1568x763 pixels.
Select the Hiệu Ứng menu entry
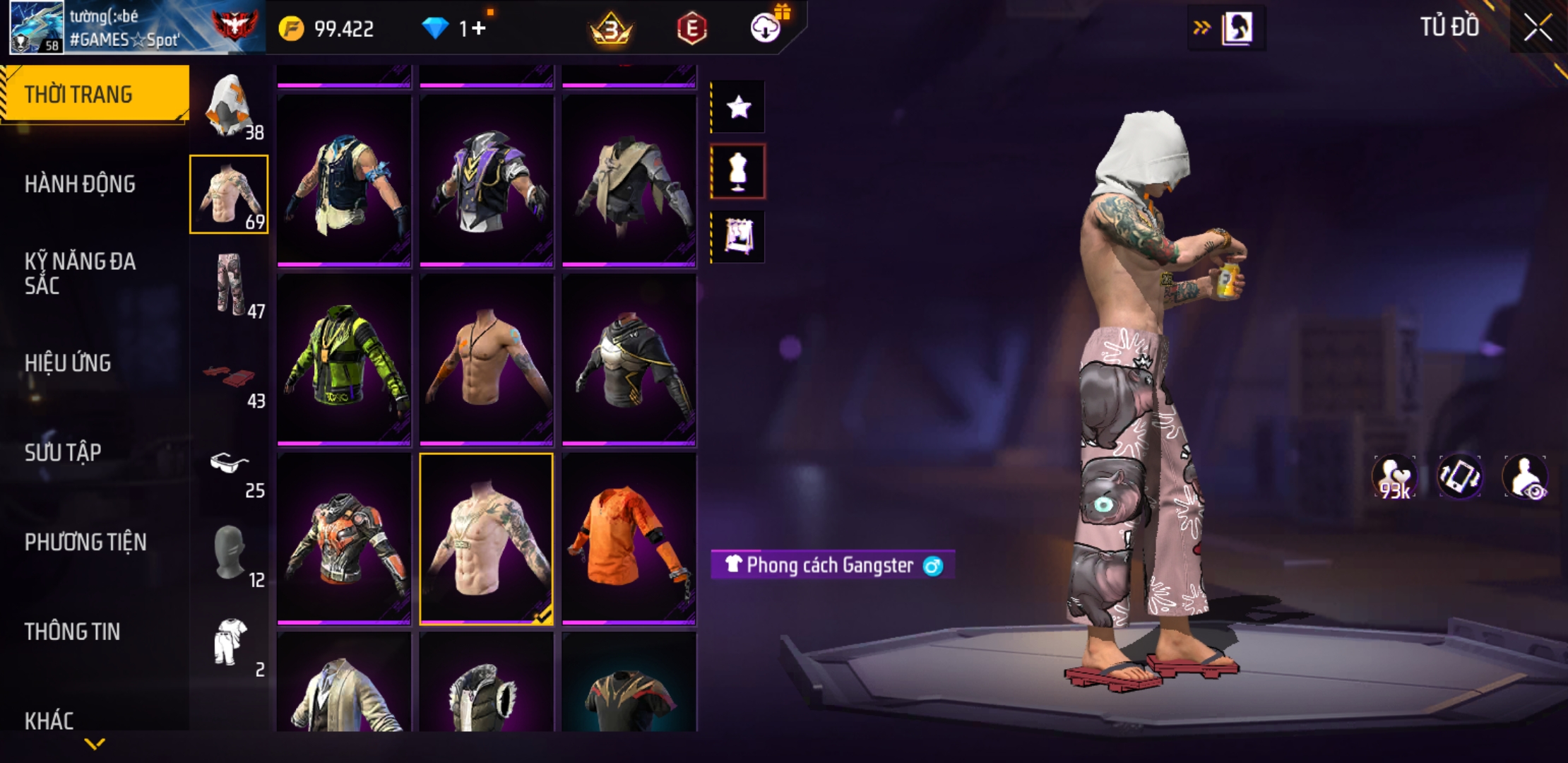pyautogui.click(x=68, y=363)
